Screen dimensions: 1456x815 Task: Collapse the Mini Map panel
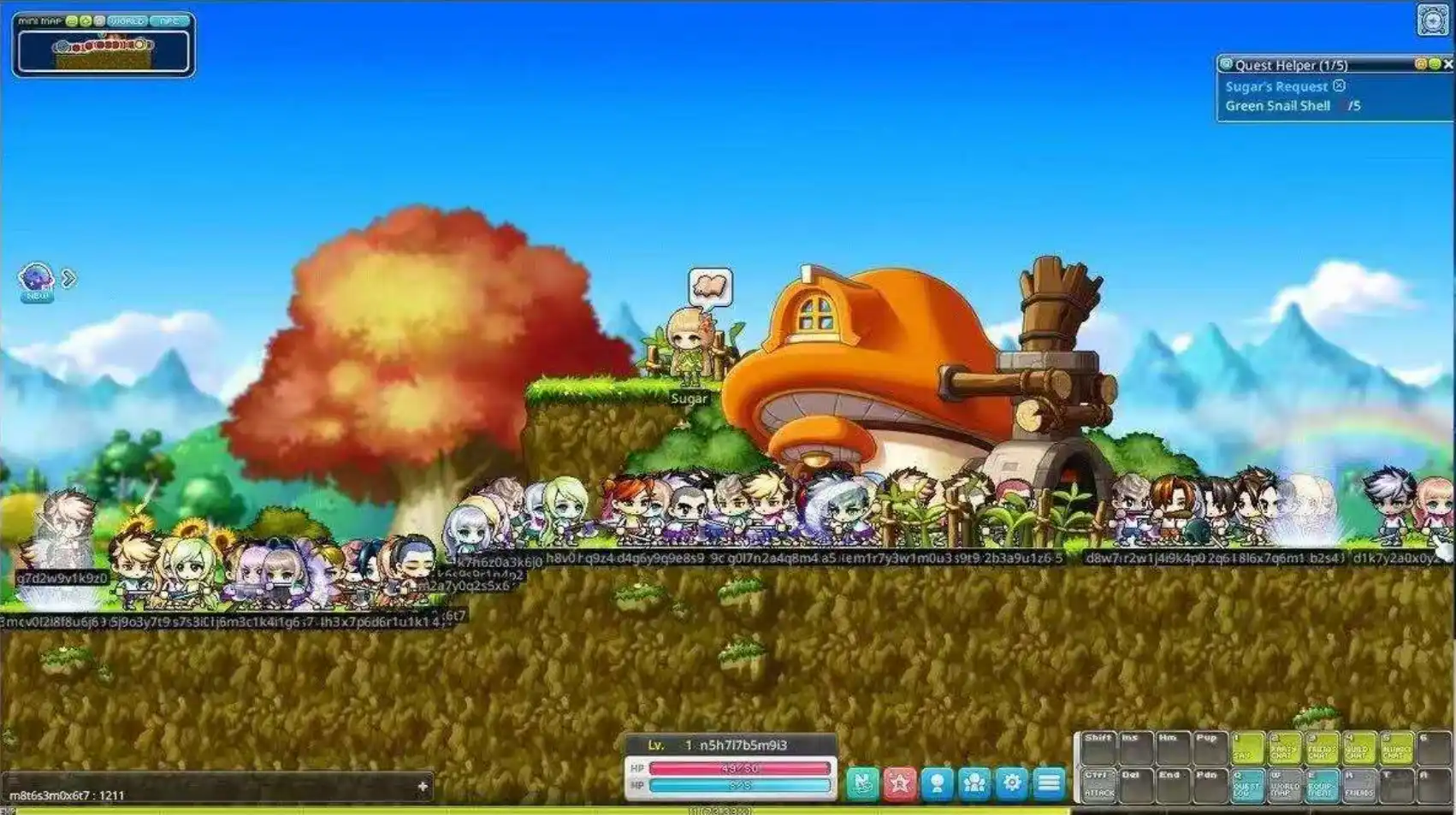[73, 21]
